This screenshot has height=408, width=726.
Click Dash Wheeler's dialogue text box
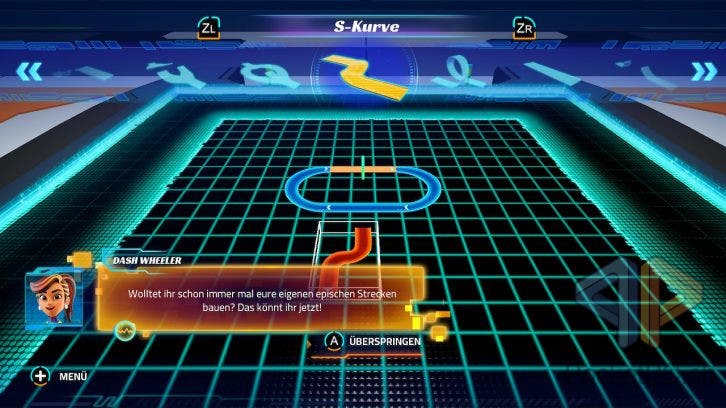pyautogui.click(x=260, y=299)
